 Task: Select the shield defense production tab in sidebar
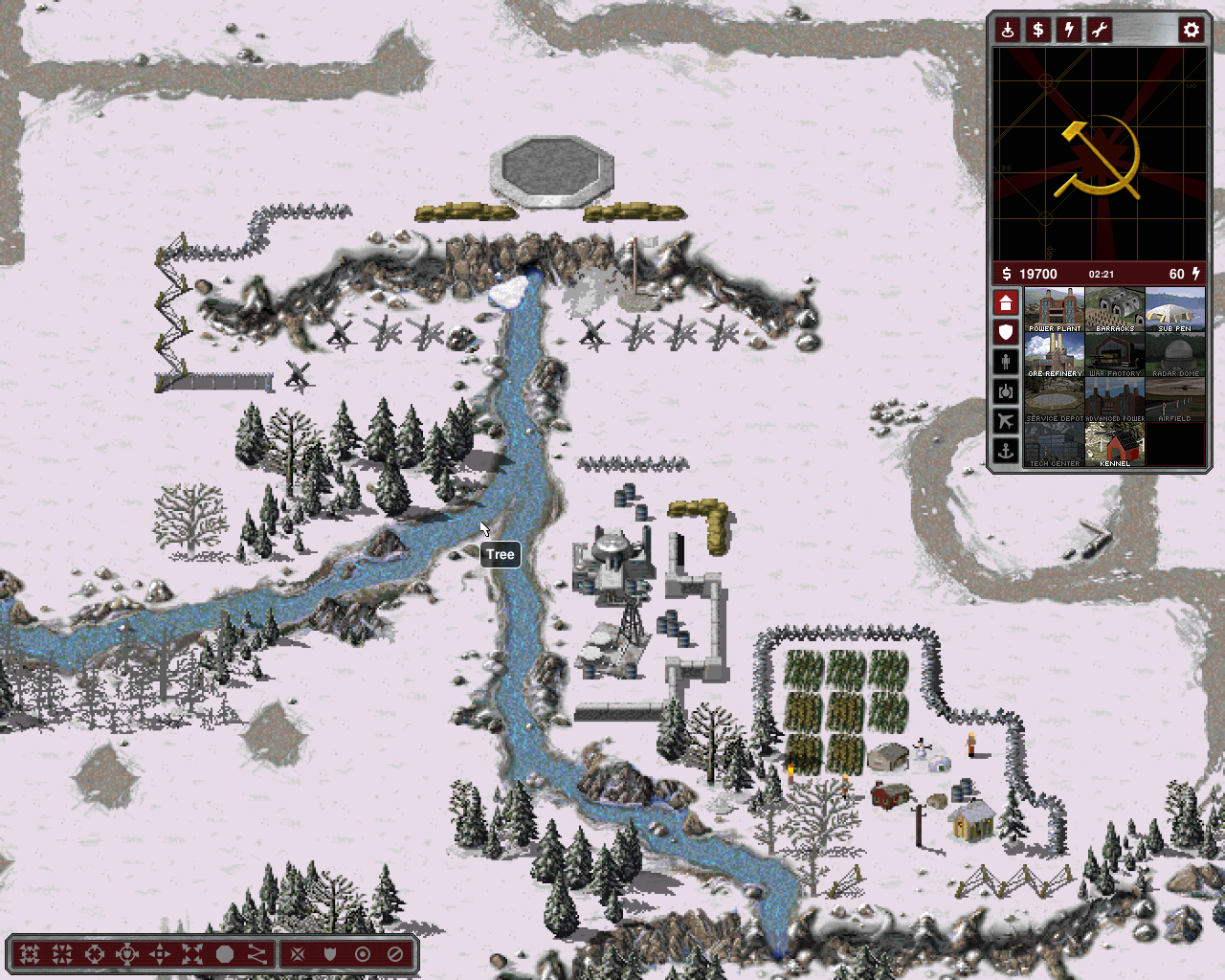pyautogui.click(x=1005, y=332)
